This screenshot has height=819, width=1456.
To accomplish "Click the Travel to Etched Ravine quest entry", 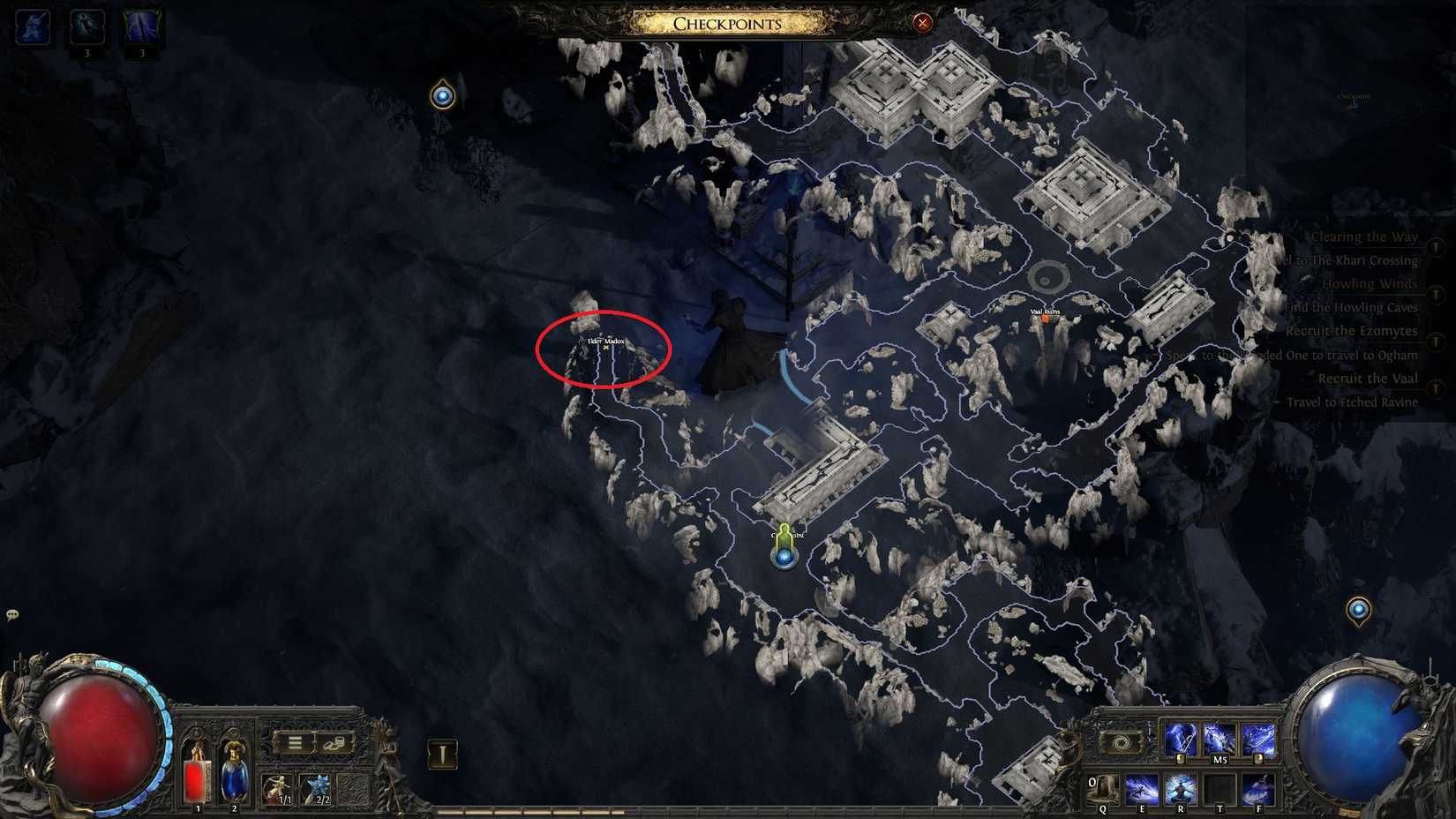I will point(1351,402).
